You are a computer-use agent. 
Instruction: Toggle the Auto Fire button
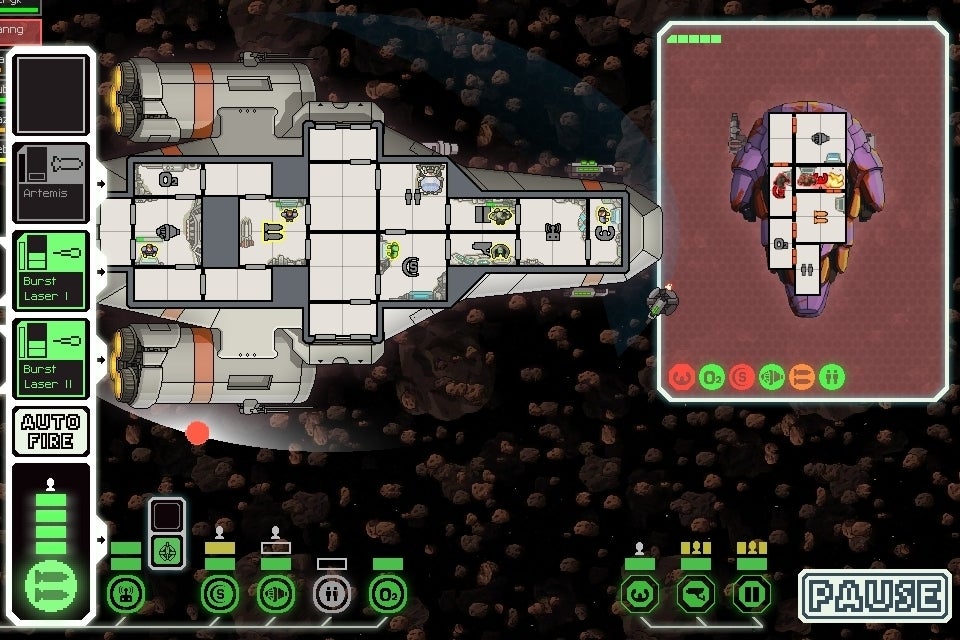[52, 430]
